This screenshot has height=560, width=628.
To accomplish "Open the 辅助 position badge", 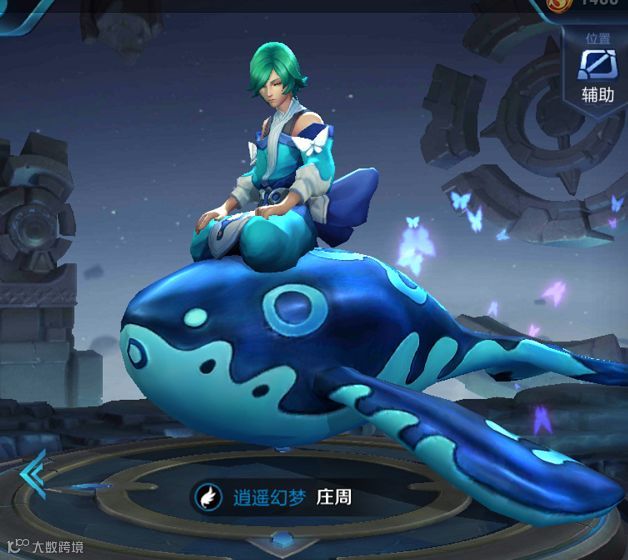I will [598, 71].
